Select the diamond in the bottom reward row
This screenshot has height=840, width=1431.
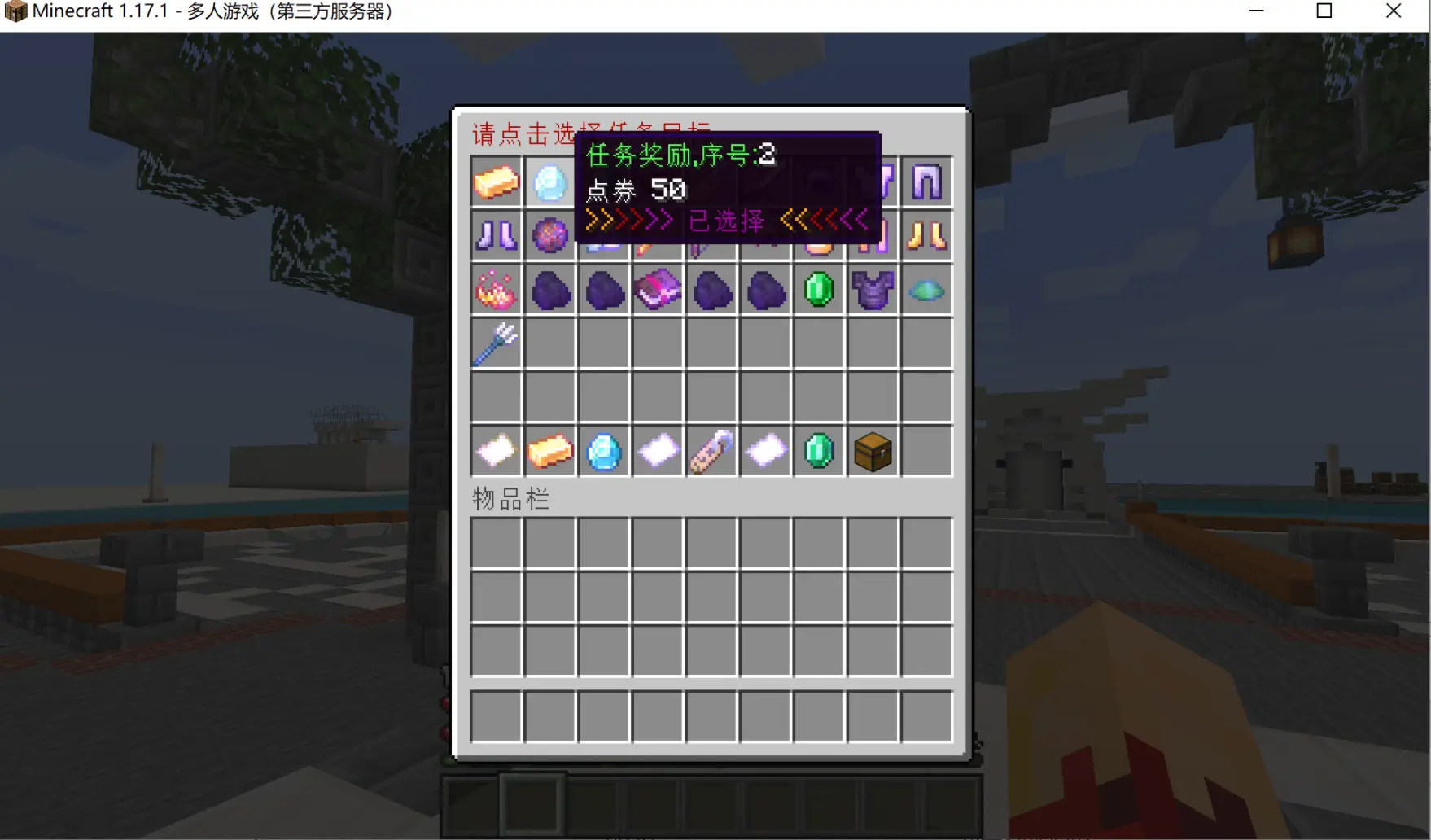[x=604, y=452]
